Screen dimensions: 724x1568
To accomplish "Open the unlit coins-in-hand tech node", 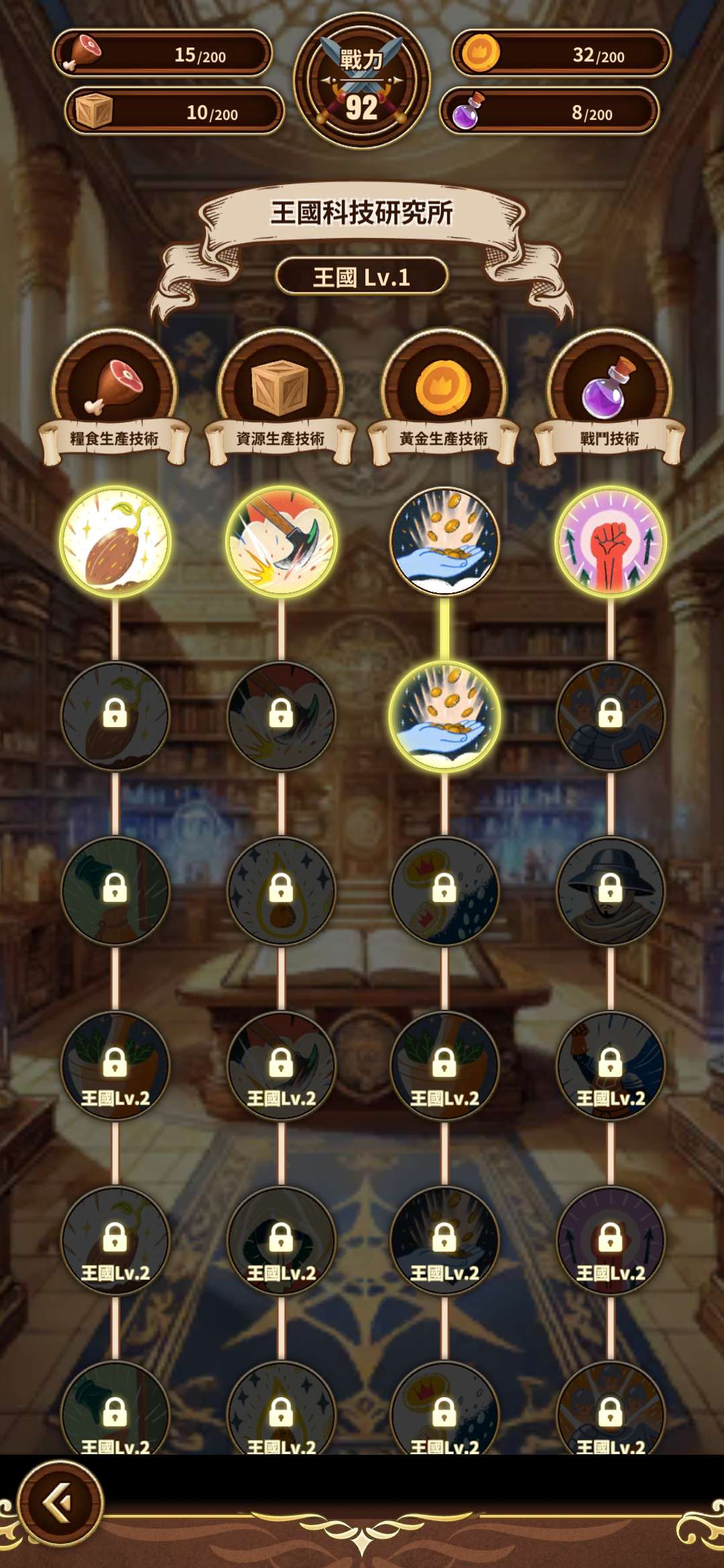I will tap(444, 541).
